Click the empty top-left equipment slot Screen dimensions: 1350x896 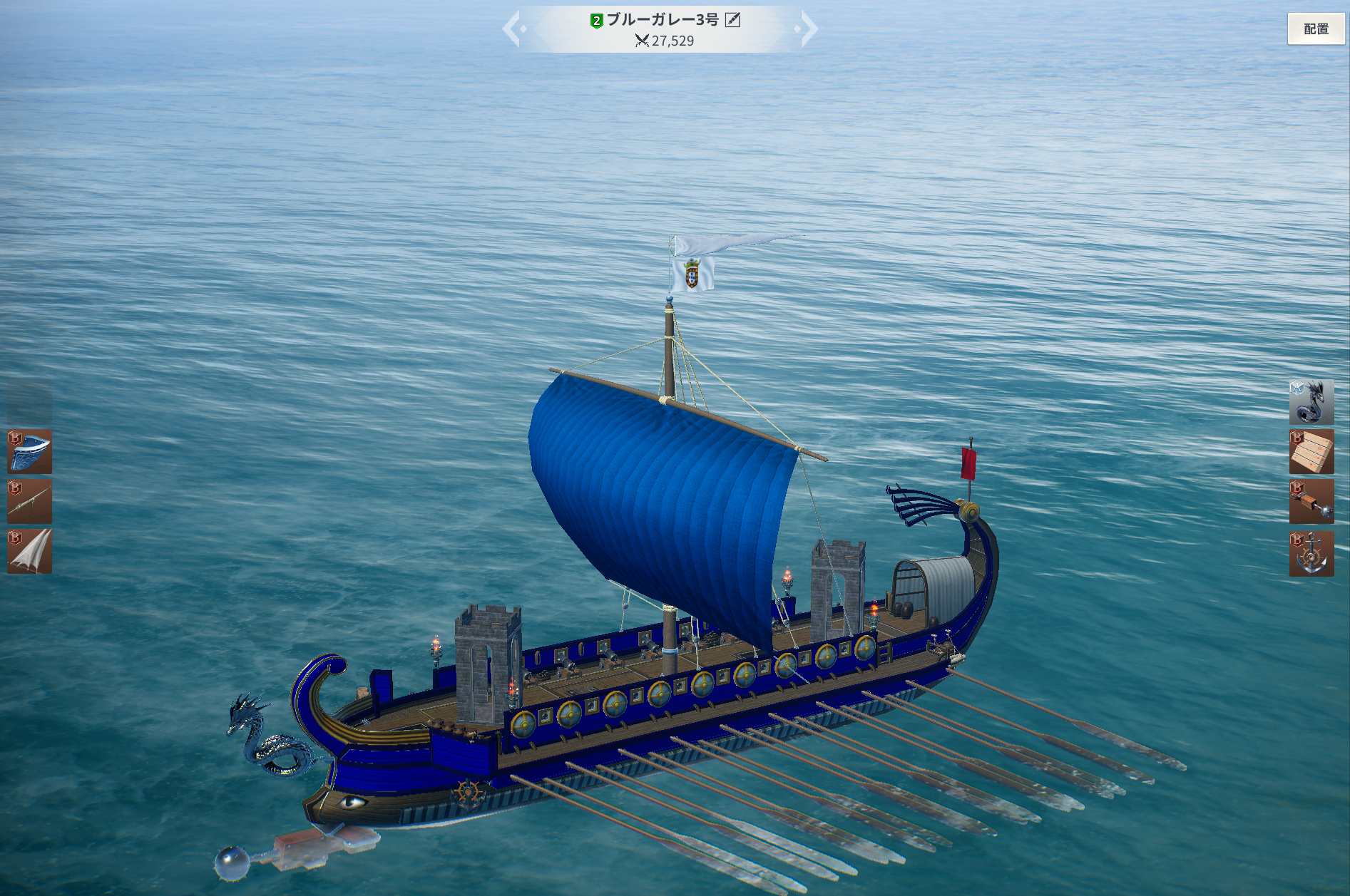click(x=30, y=401)
